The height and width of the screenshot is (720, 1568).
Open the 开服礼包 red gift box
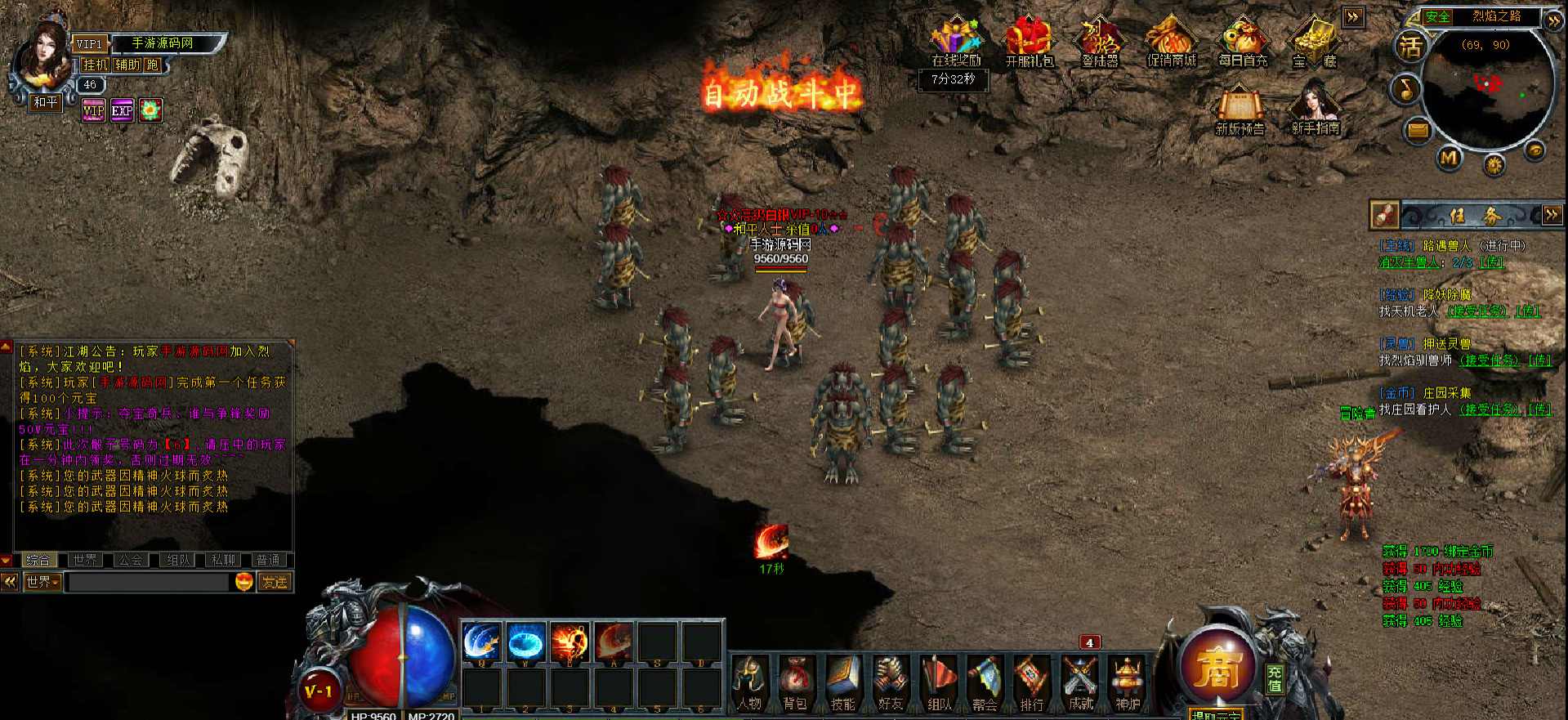[x=1029, y=42]
